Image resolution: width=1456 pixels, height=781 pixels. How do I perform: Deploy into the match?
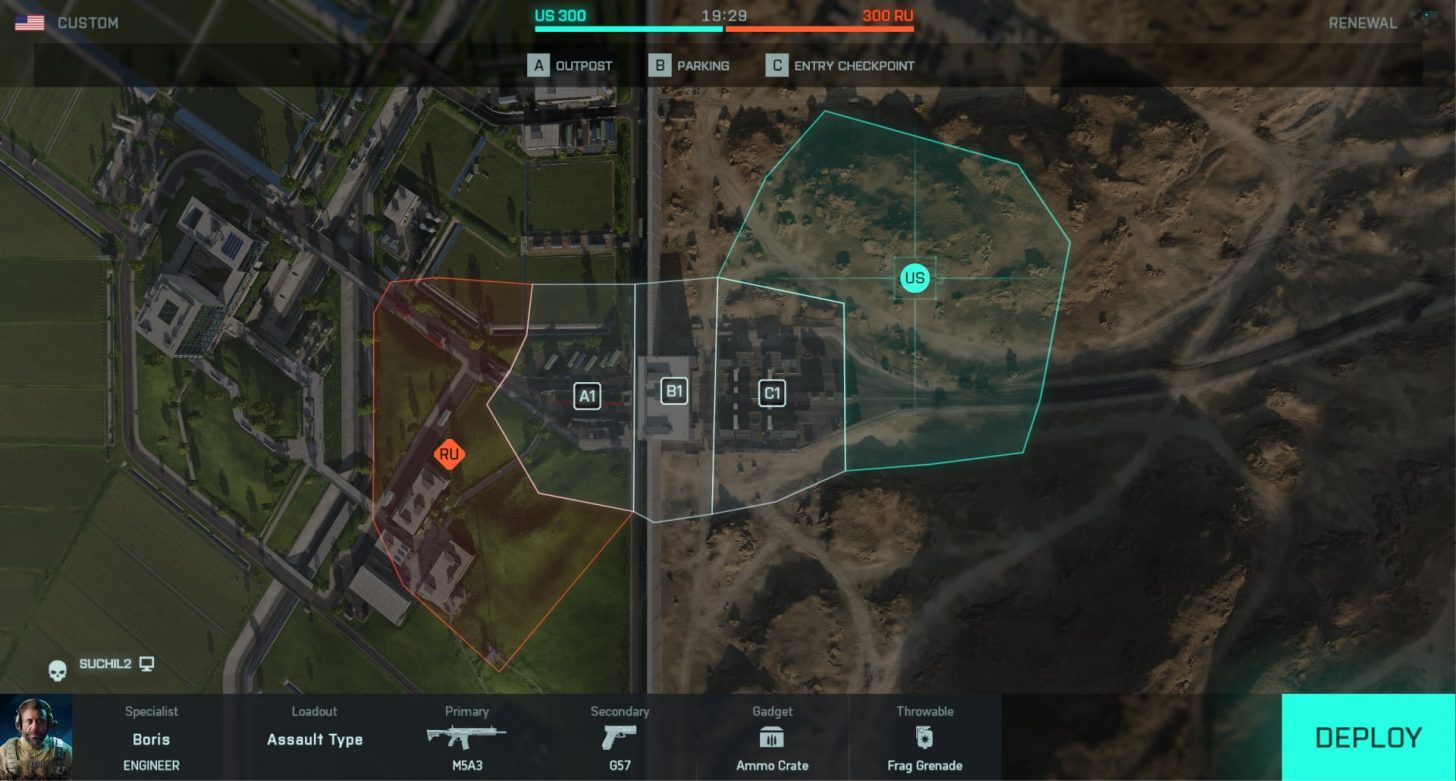click(x=1367, y=737)
